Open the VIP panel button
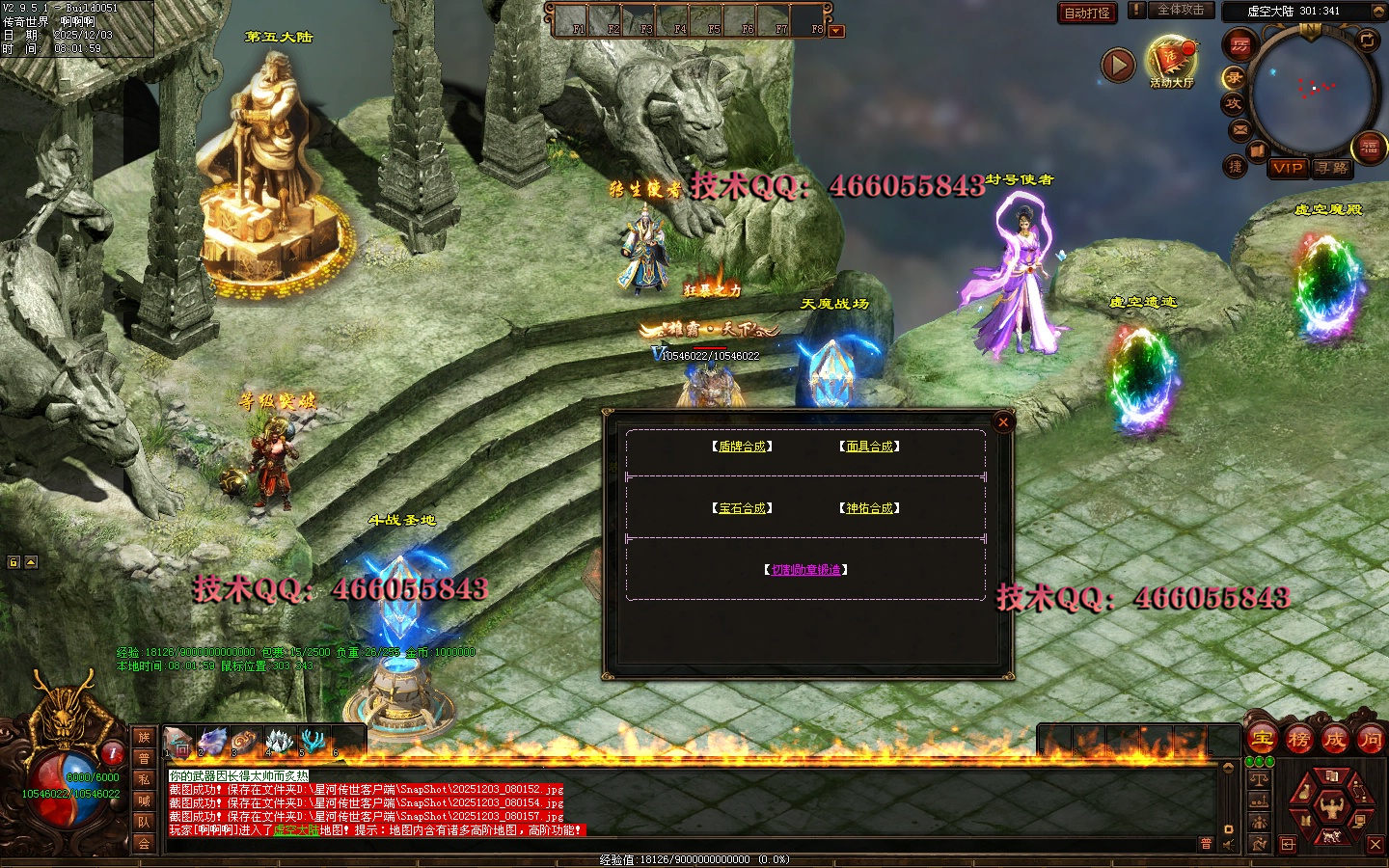The height and width of the screenshot is (868, 1389). click(1288, 168)
